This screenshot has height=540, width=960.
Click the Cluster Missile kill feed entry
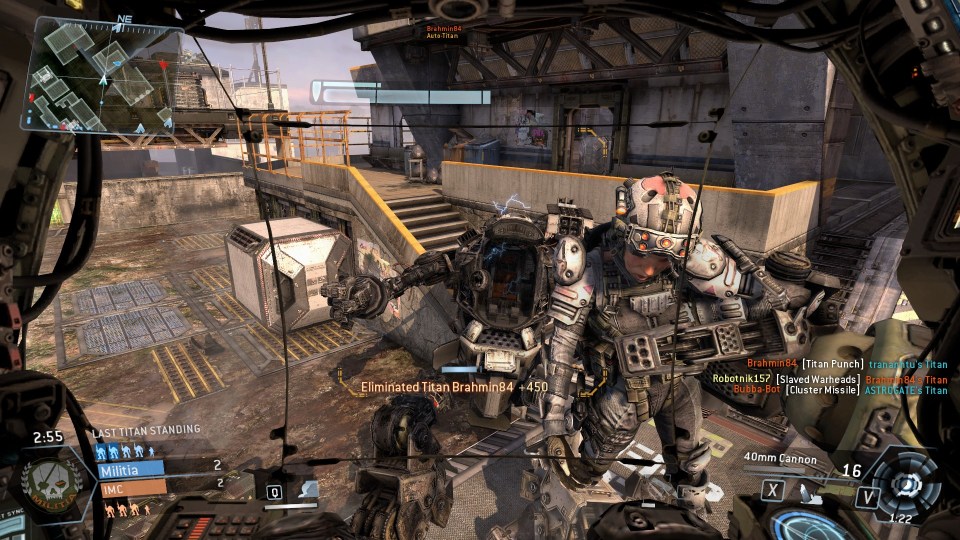840,390
